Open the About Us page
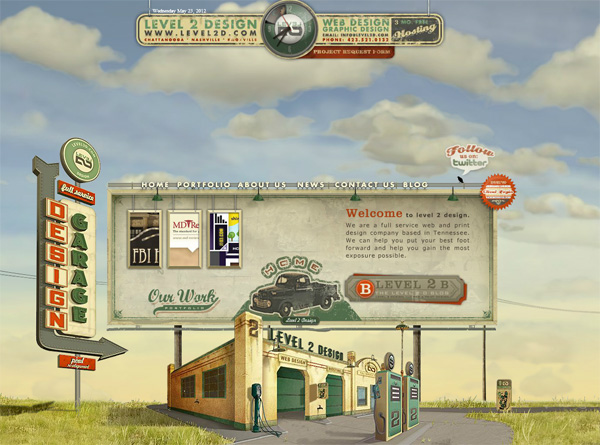This screenshot has width=600, height=445. click(262, 185)
